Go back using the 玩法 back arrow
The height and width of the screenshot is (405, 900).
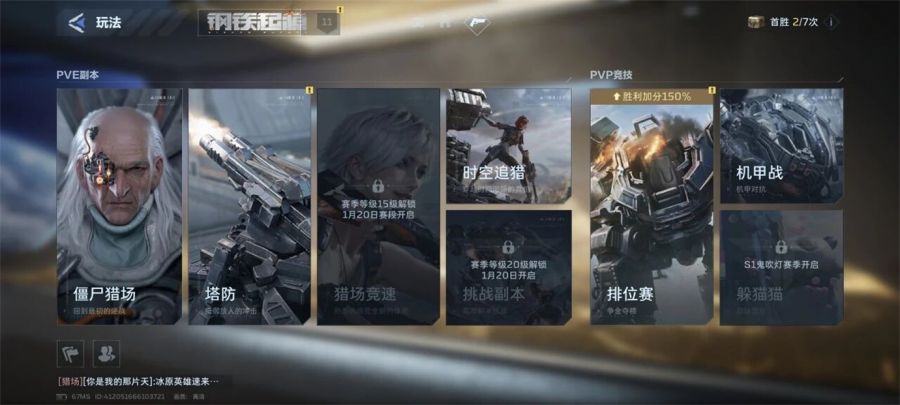click(x=75, y=22)
